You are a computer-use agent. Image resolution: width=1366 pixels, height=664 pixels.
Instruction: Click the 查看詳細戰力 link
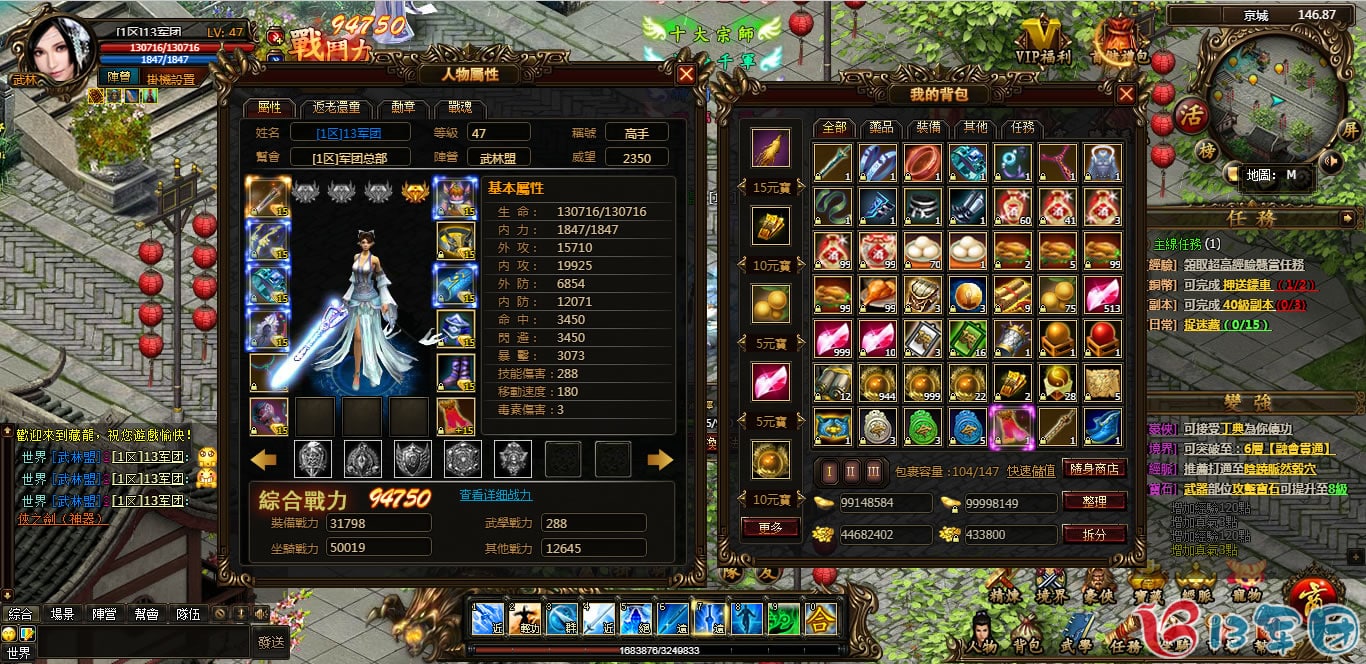pos(495,495)
